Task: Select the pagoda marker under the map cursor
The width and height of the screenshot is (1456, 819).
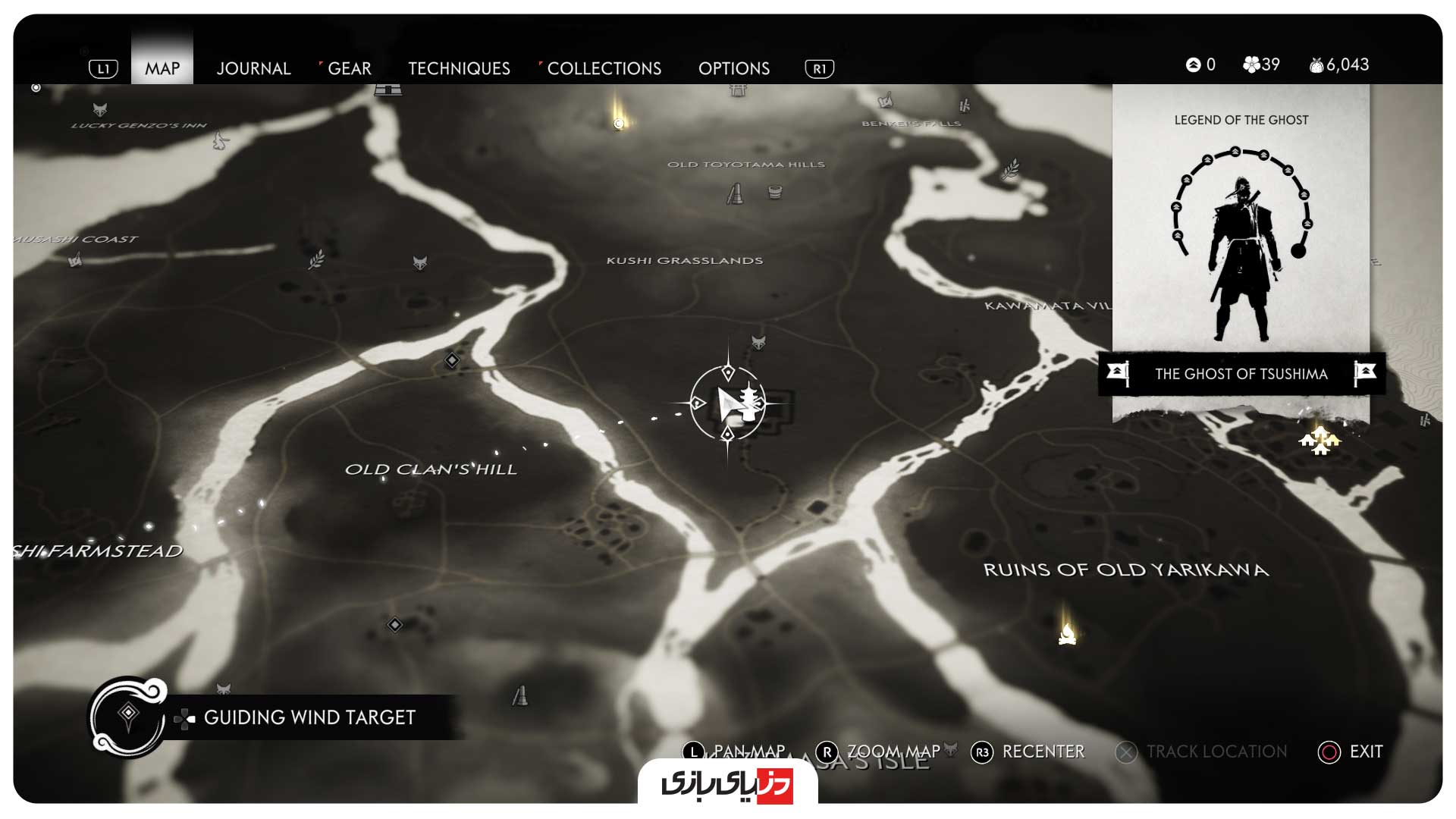Action: pyautogui.click(x=748, y=402)
